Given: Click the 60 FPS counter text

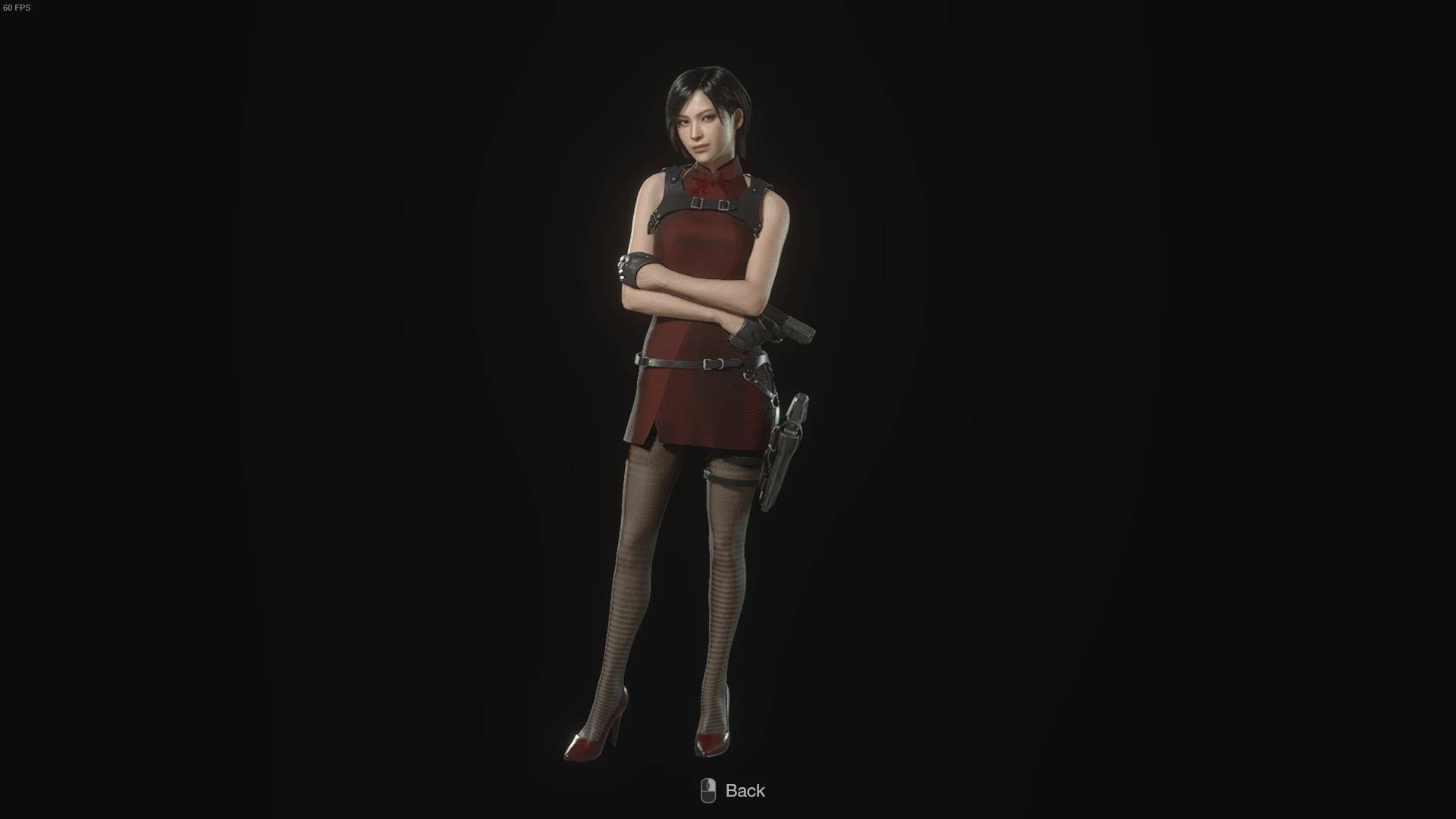Looking at the screenshot, I should (17, 9).
